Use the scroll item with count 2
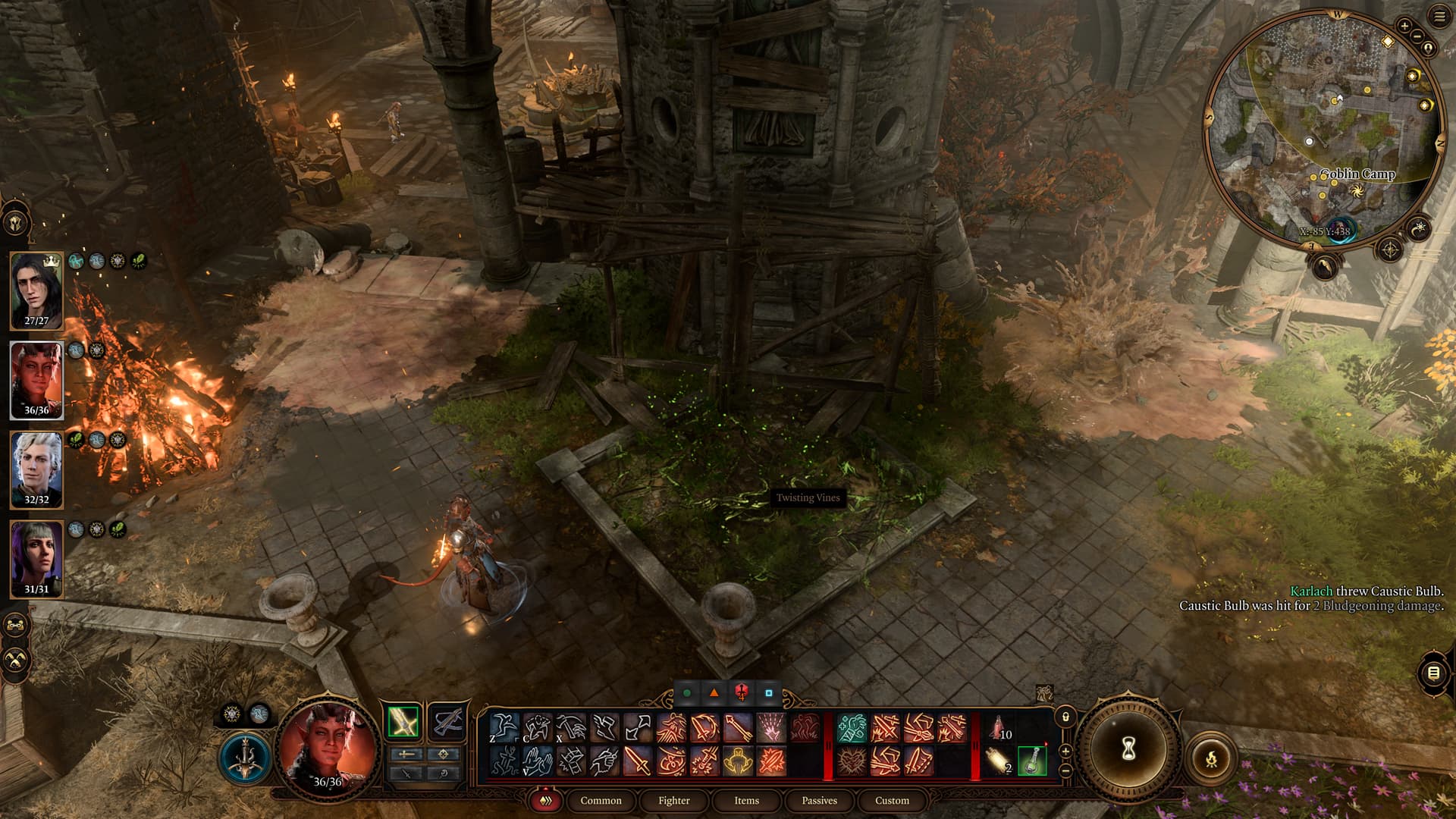 point(999,761)
